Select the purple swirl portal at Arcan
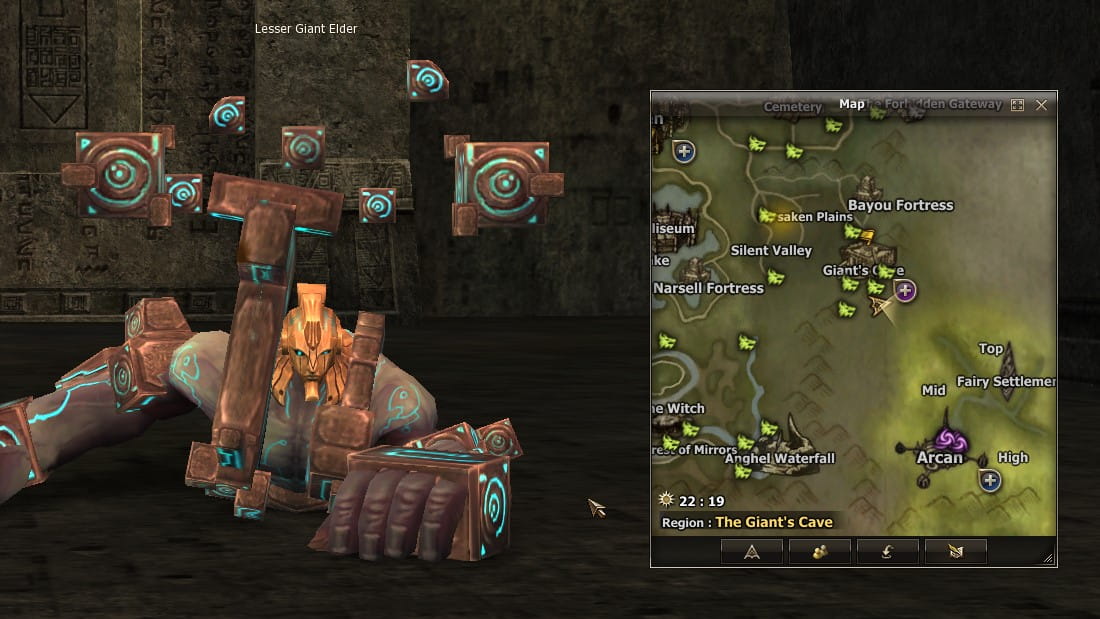 947,440
